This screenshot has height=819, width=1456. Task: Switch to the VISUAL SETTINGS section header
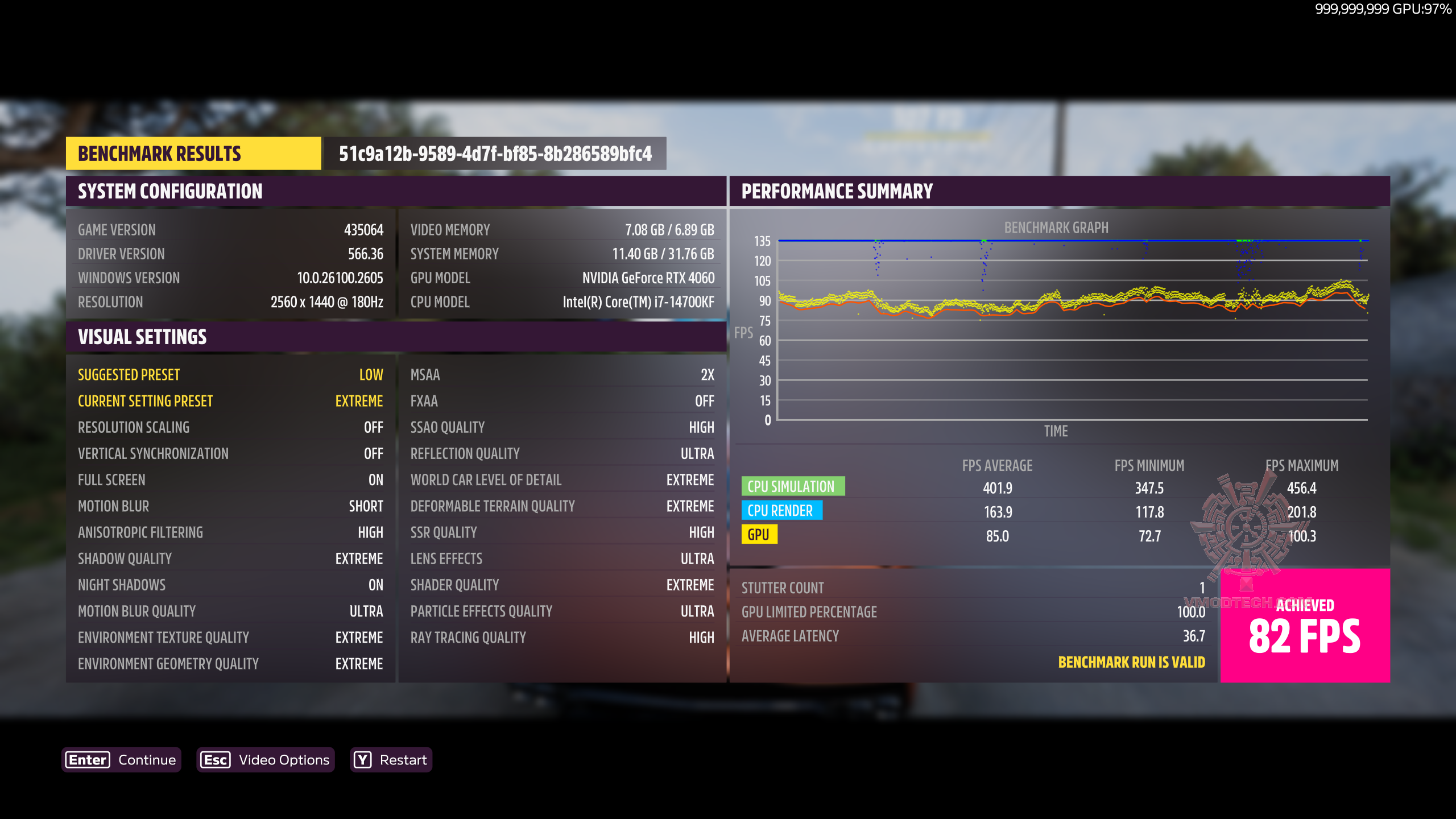[143, 337]
